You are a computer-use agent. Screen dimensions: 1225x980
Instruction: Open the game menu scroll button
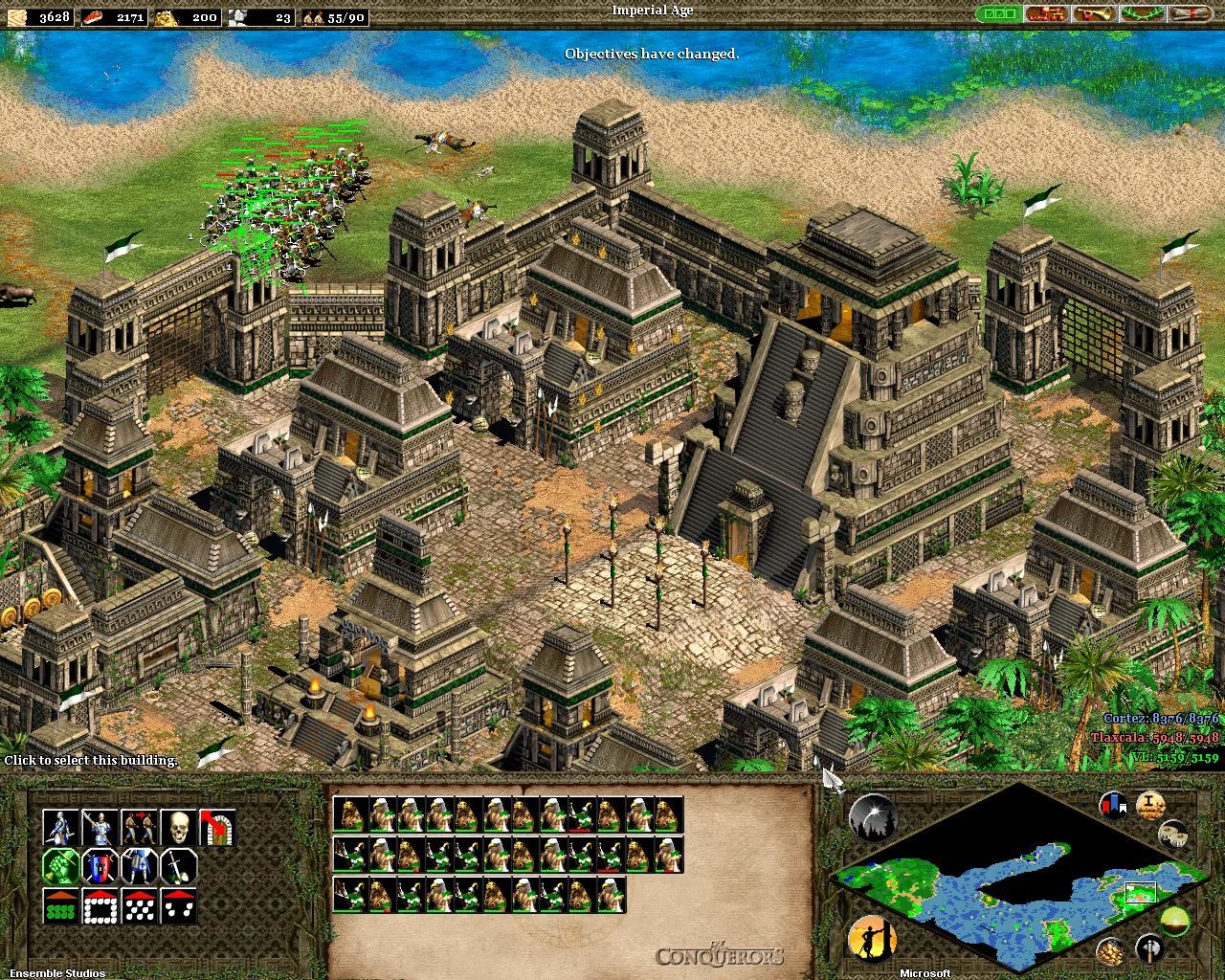pos(1190,13)
